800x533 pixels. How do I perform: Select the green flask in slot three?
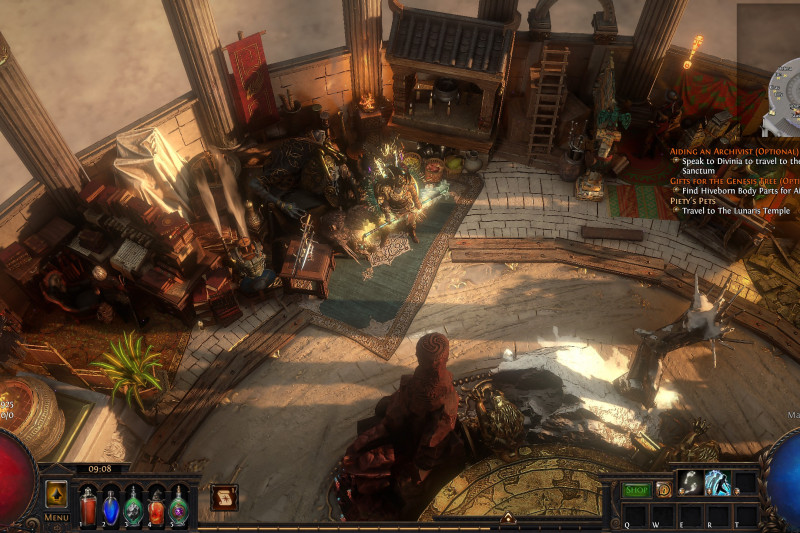coord(133,506)
